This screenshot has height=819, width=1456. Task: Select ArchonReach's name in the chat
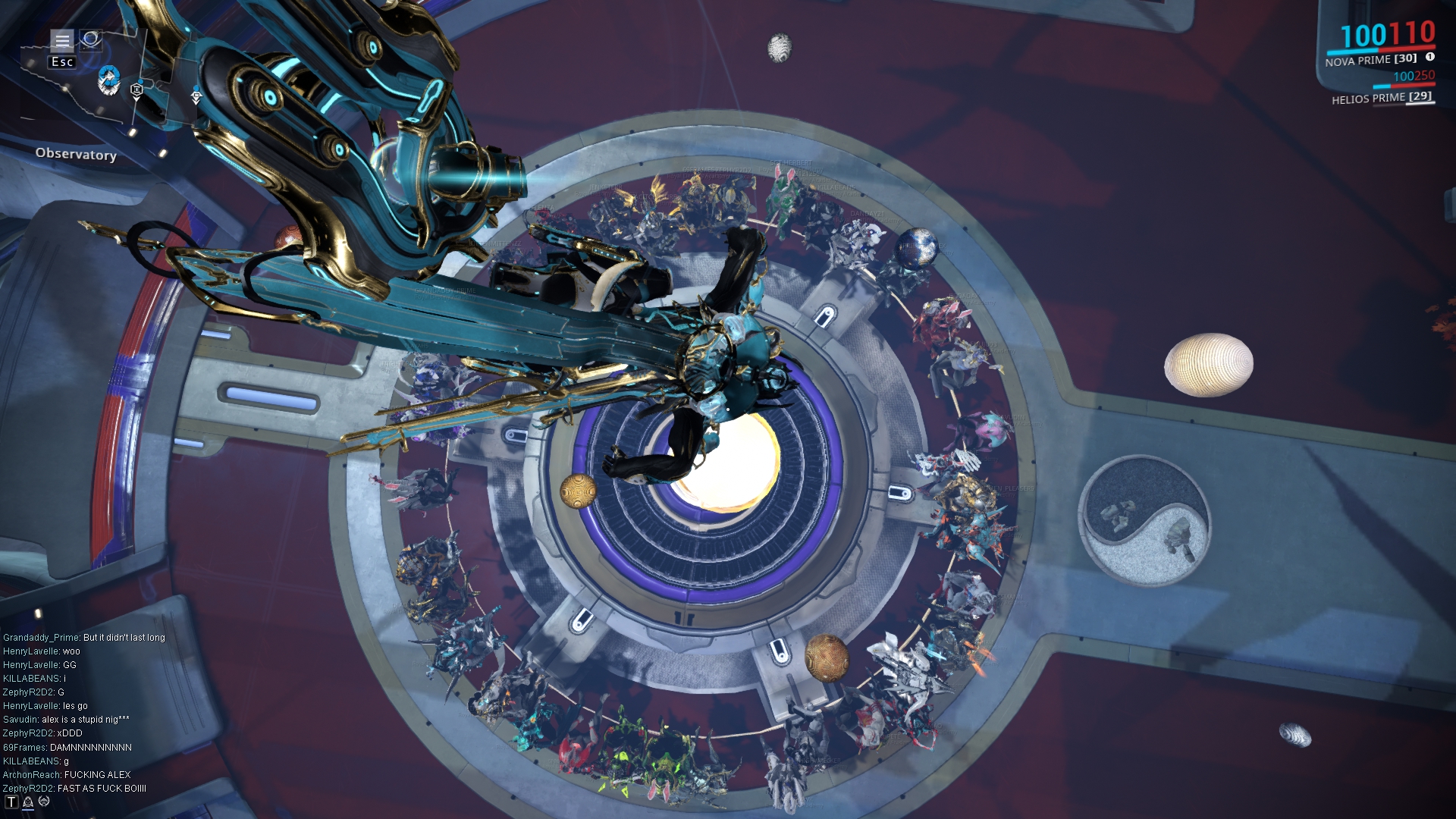pos(31,775)
